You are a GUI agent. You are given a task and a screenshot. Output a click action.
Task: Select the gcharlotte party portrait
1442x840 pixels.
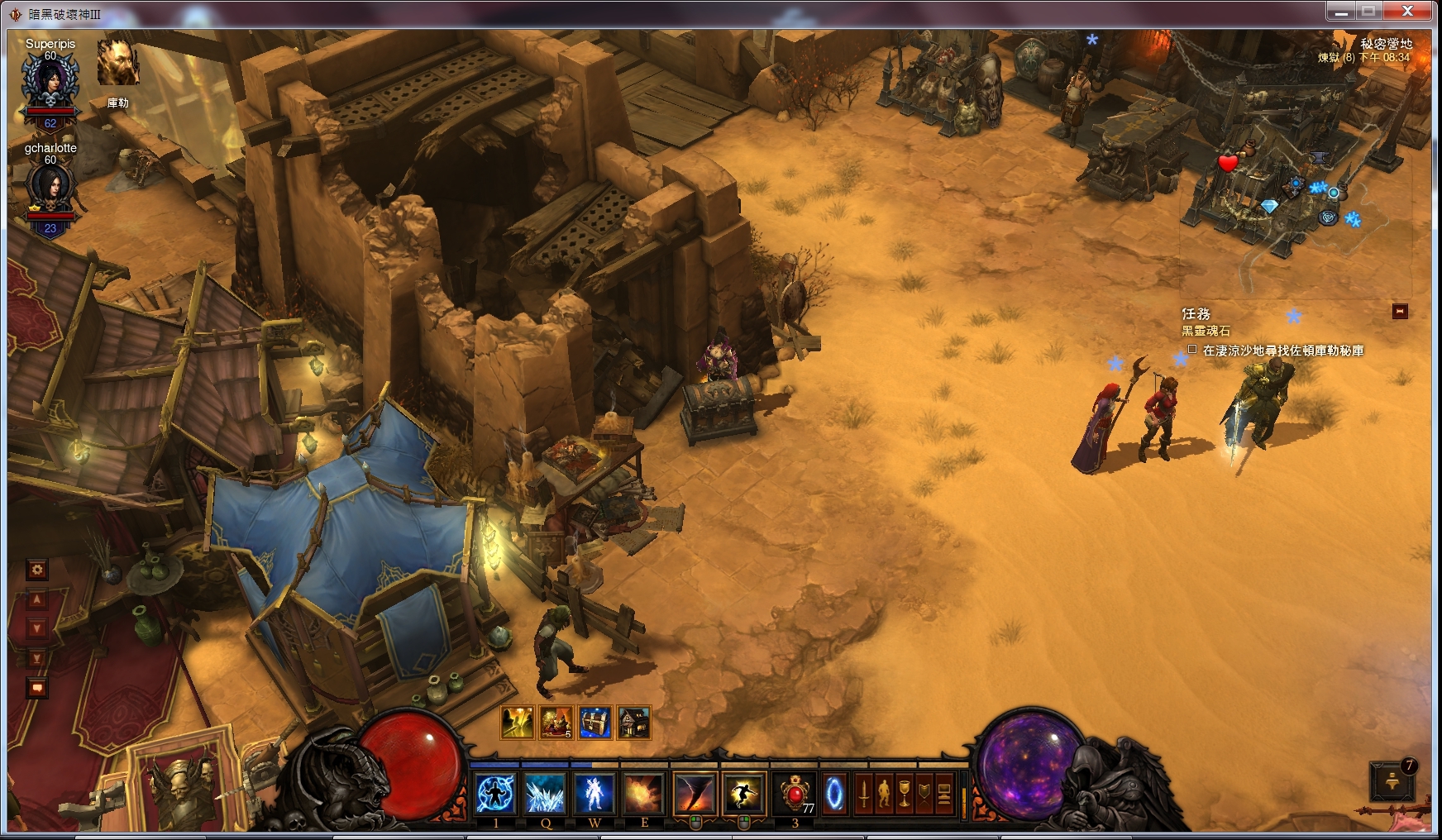point(50,187)
